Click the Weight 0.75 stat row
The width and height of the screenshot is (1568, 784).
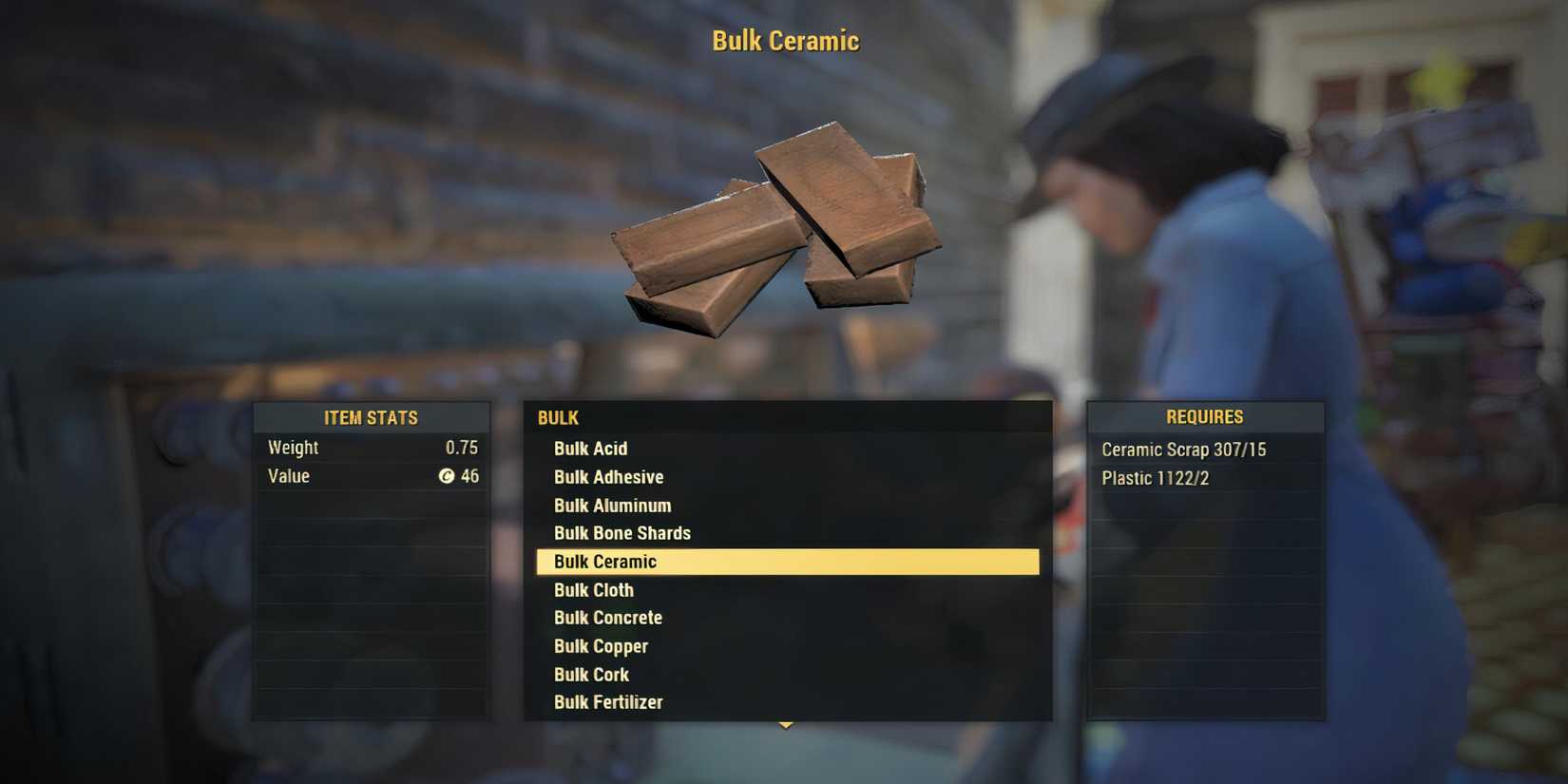pos(371,447)
